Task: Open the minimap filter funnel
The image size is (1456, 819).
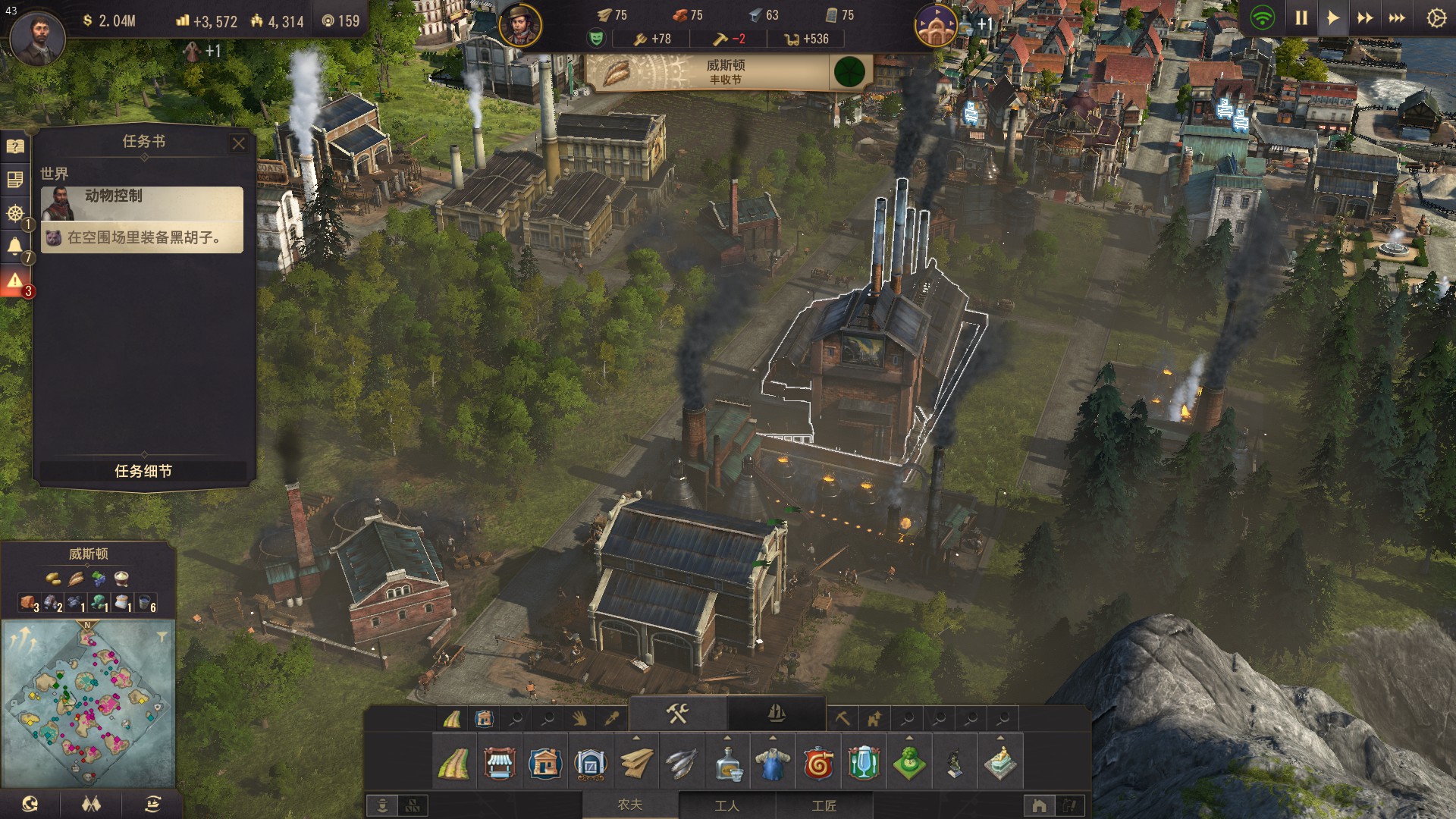Action: pyautogui.click(x=162, y=636)
